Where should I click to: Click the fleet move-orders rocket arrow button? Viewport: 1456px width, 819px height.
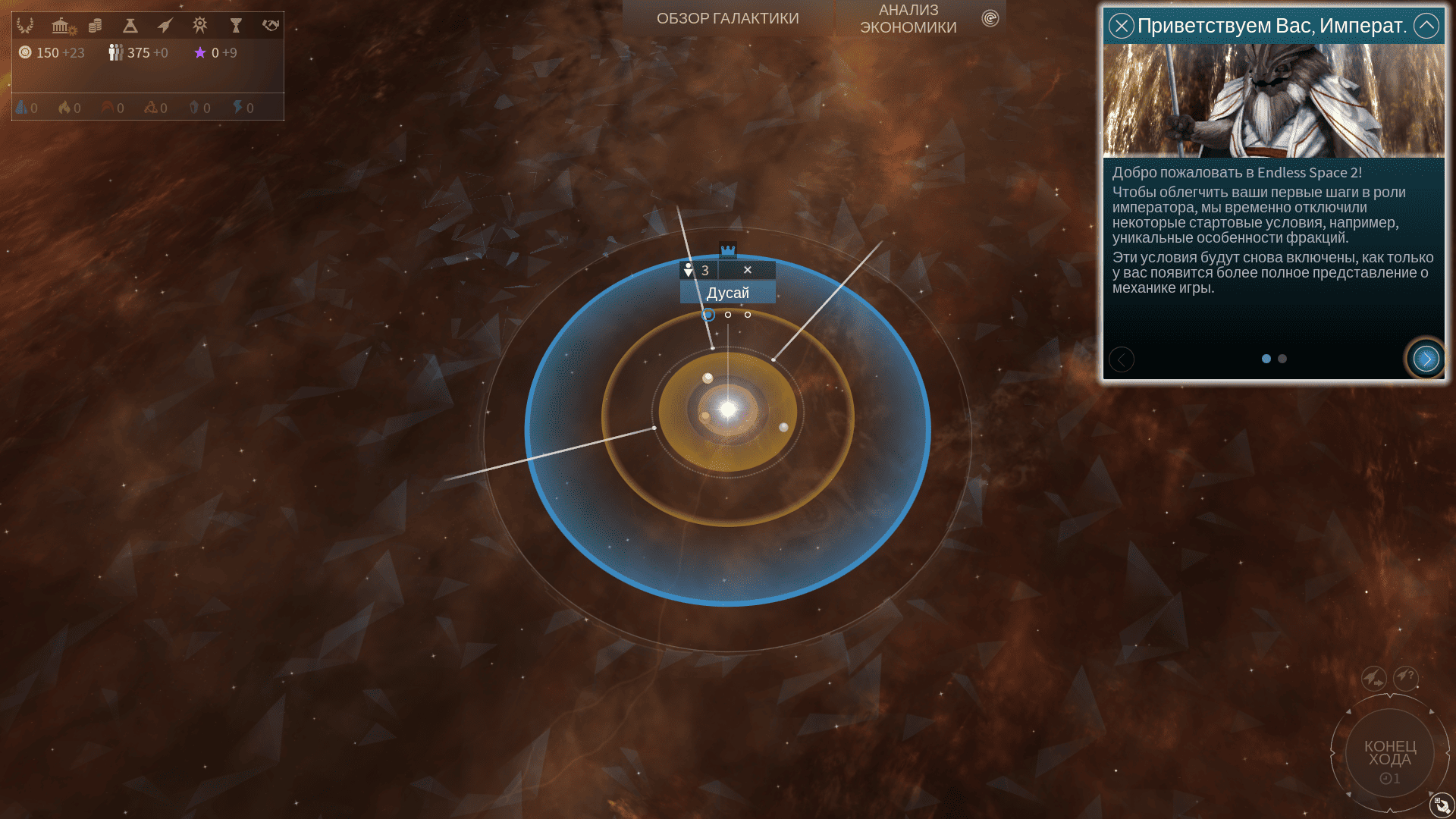(1373, 677)
